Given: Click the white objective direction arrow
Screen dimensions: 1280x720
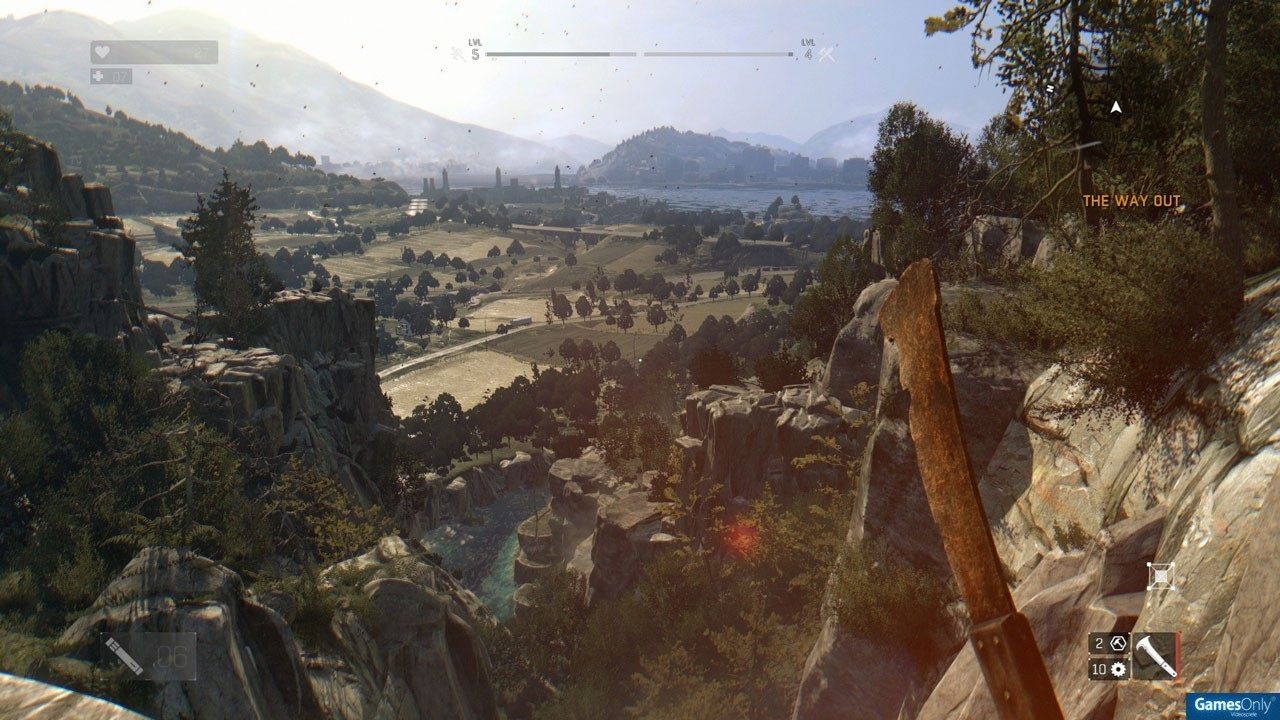Looking at the screenshot, I should pyautogui.click(x=1115, y=106).
